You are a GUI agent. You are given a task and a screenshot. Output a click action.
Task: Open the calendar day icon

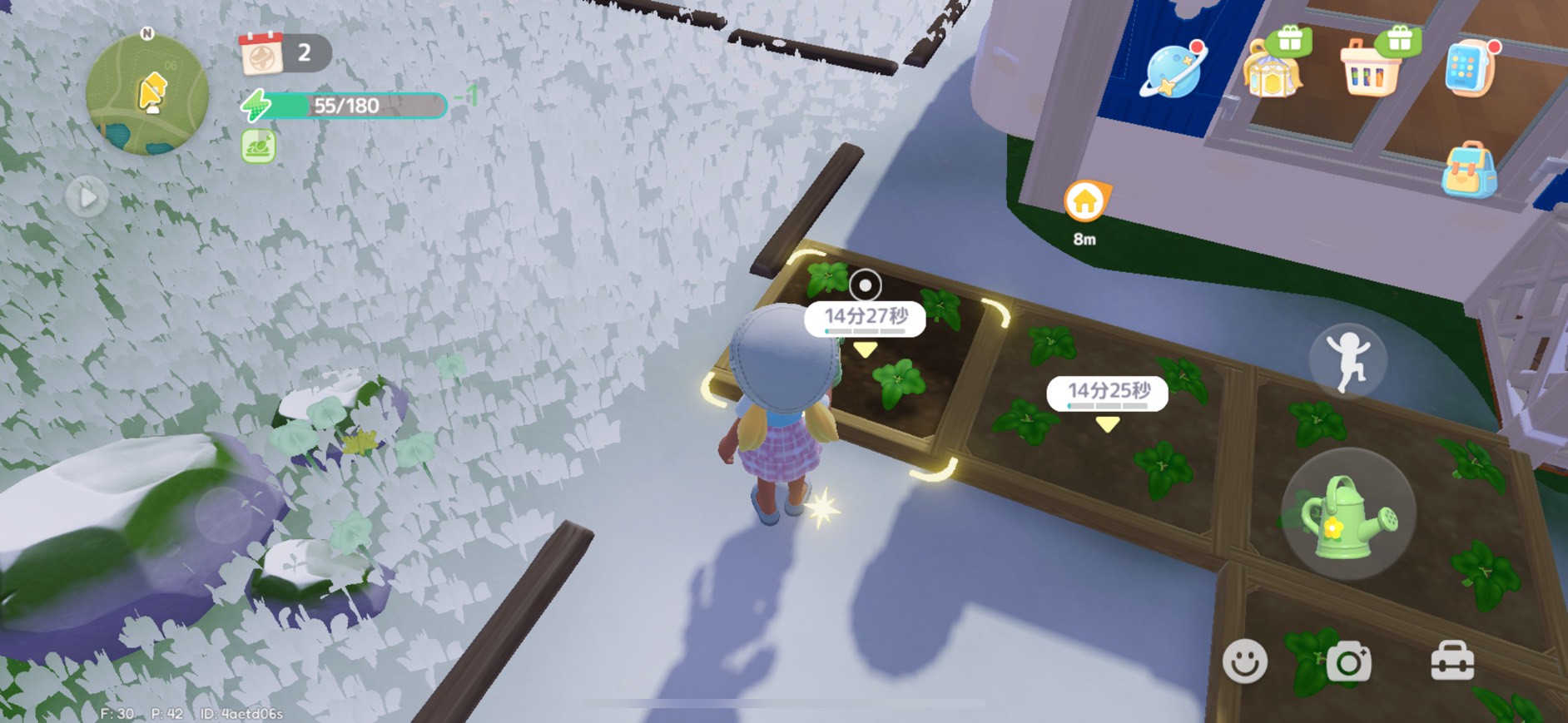tap(261, 55)
